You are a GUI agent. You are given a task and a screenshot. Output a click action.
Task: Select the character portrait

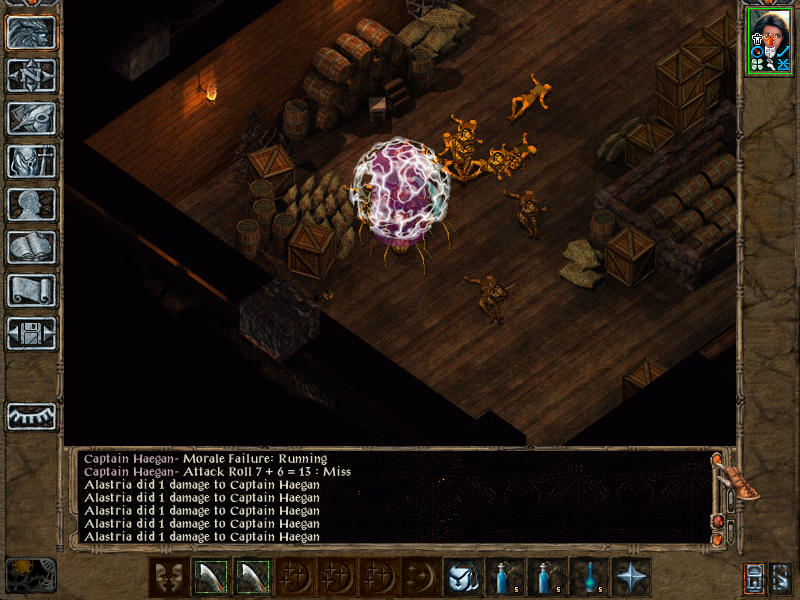pyautogui.click(x=769, y=41)
